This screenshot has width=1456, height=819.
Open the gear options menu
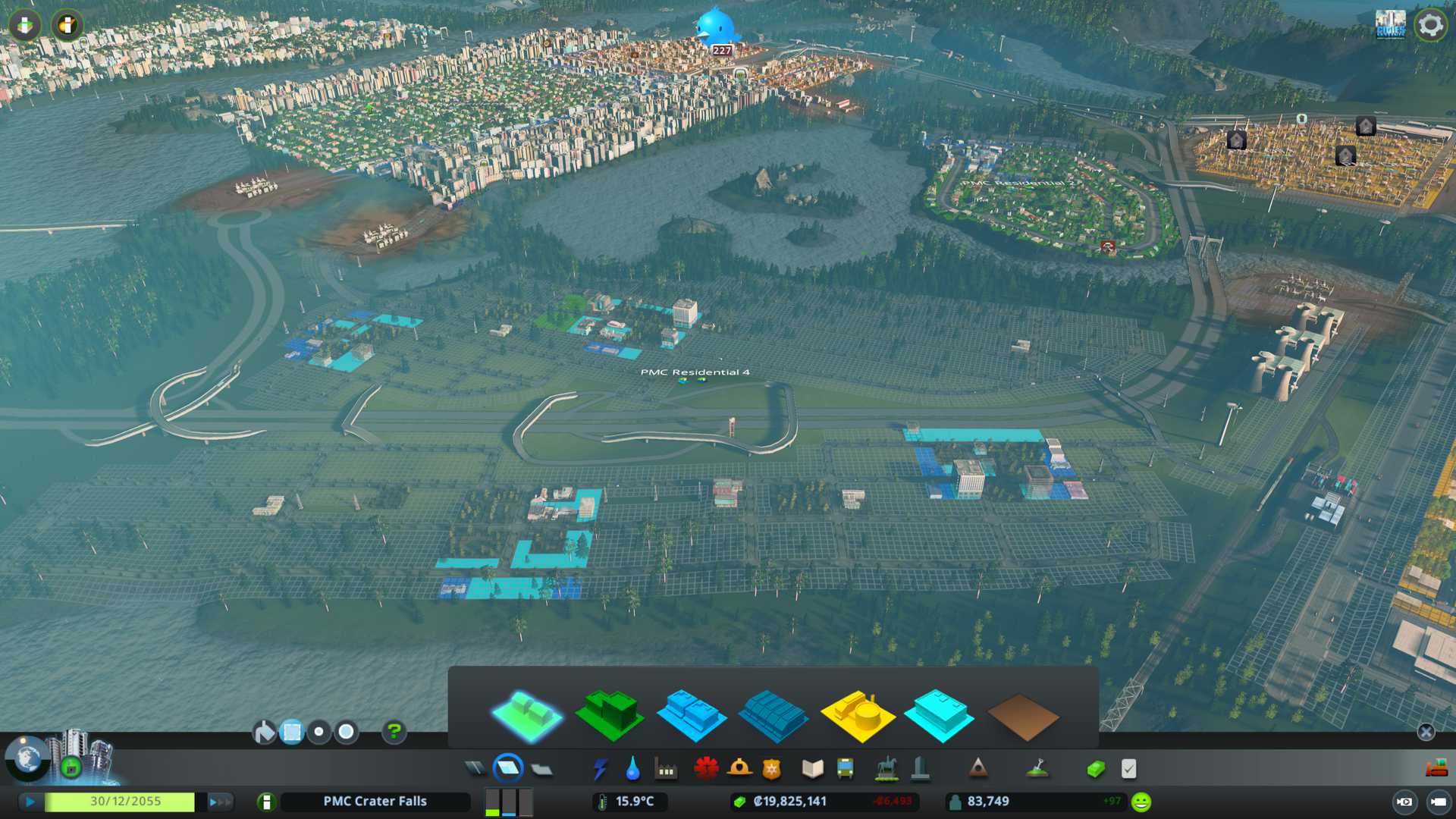[x=1430, y=25]
